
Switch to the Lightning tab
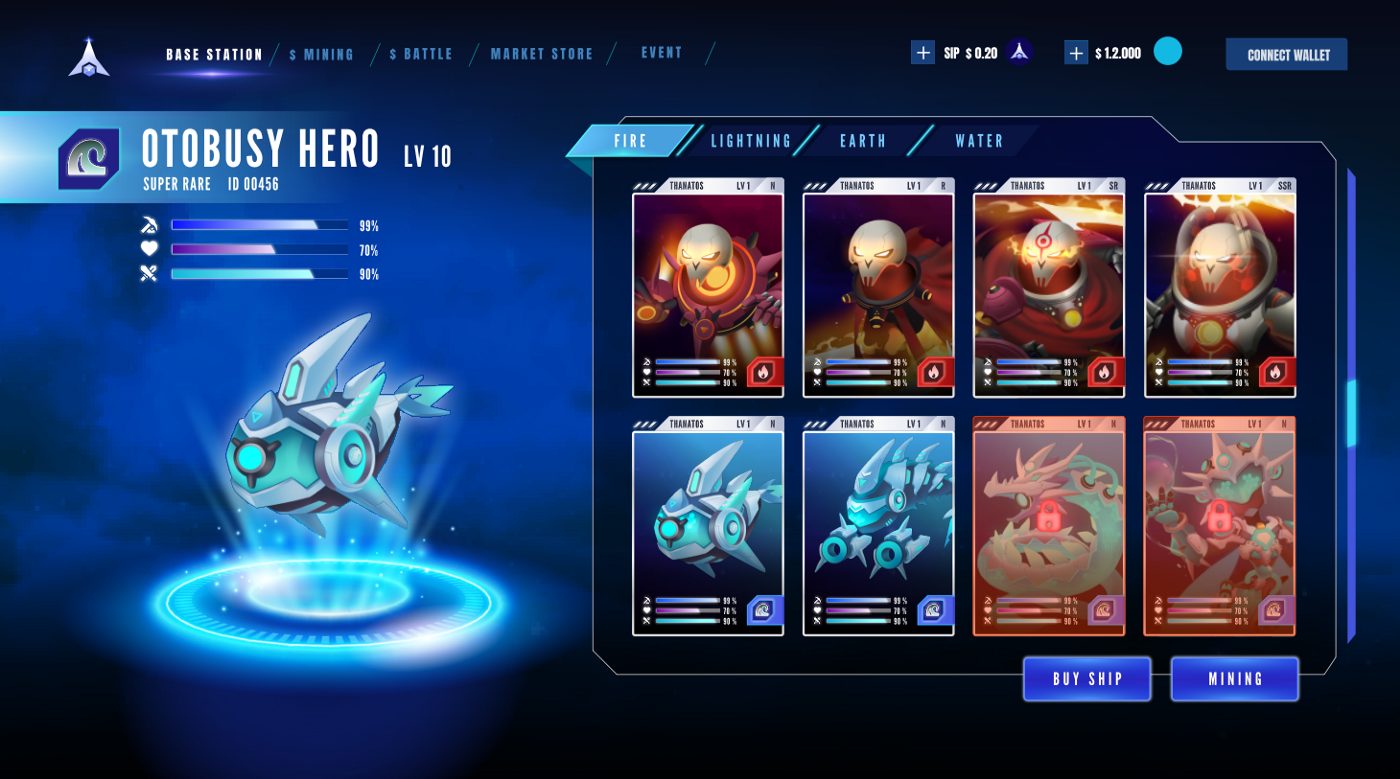point(751,141)
